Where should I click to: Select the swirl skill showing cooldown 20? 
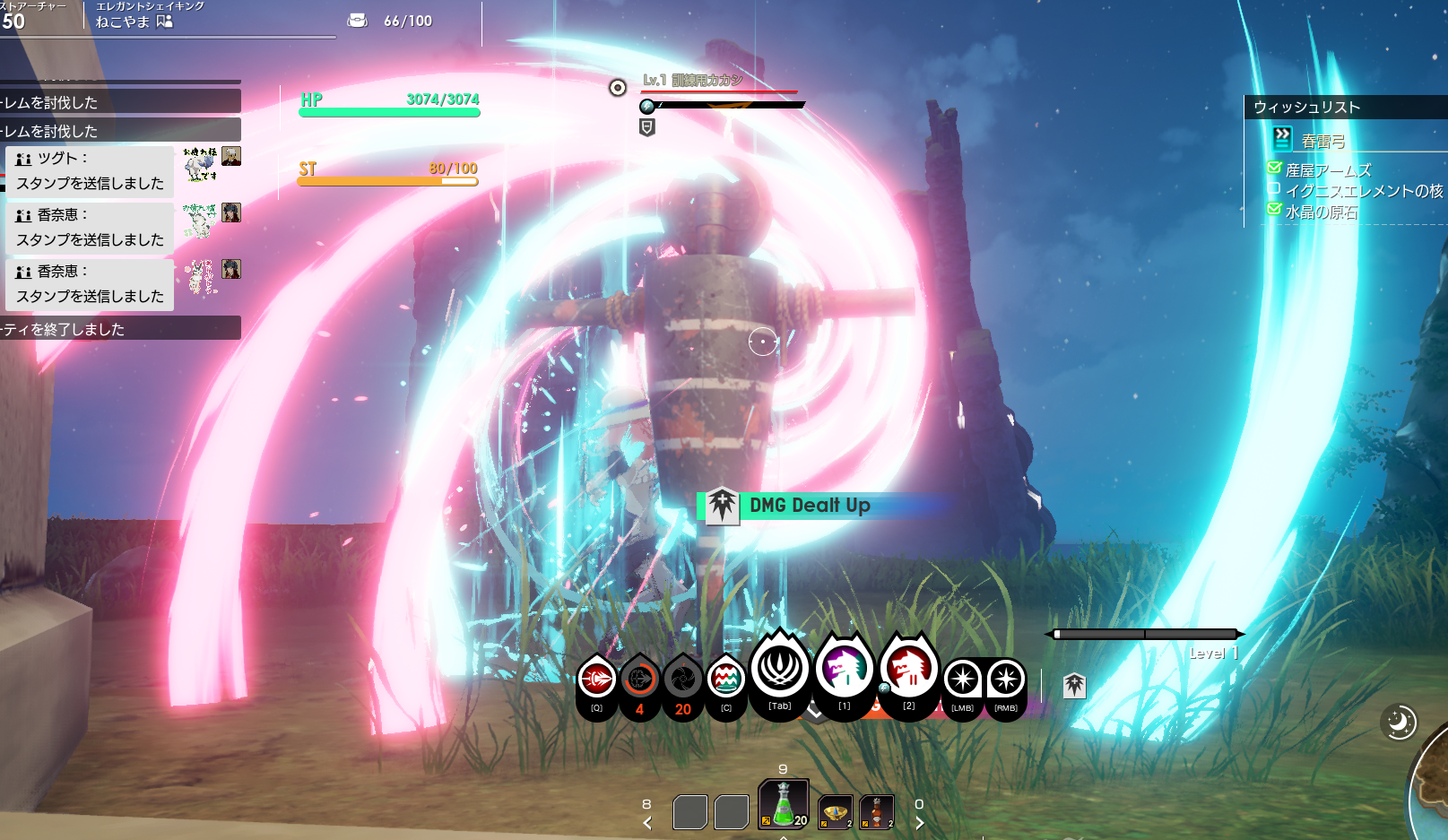(x=682, y=681)
